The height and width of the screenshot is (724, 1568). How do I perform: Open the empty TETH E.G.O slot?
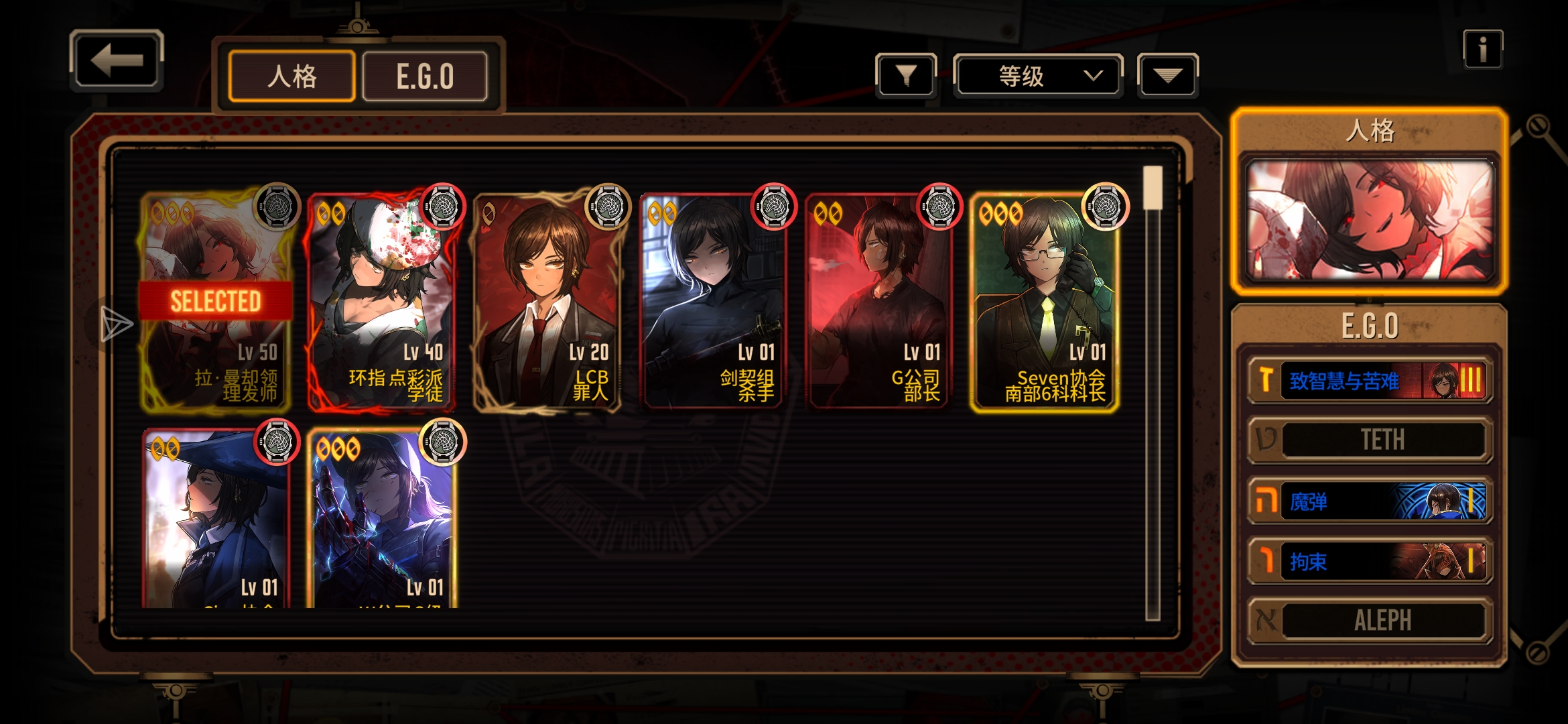[x=1370, y=440]
